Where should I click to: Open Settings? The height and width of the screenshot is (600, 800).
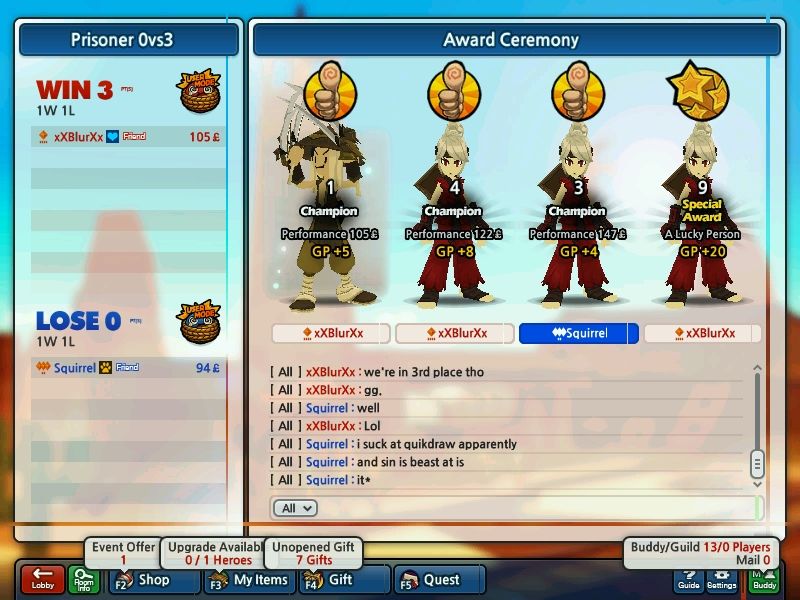tap(721, 580)
